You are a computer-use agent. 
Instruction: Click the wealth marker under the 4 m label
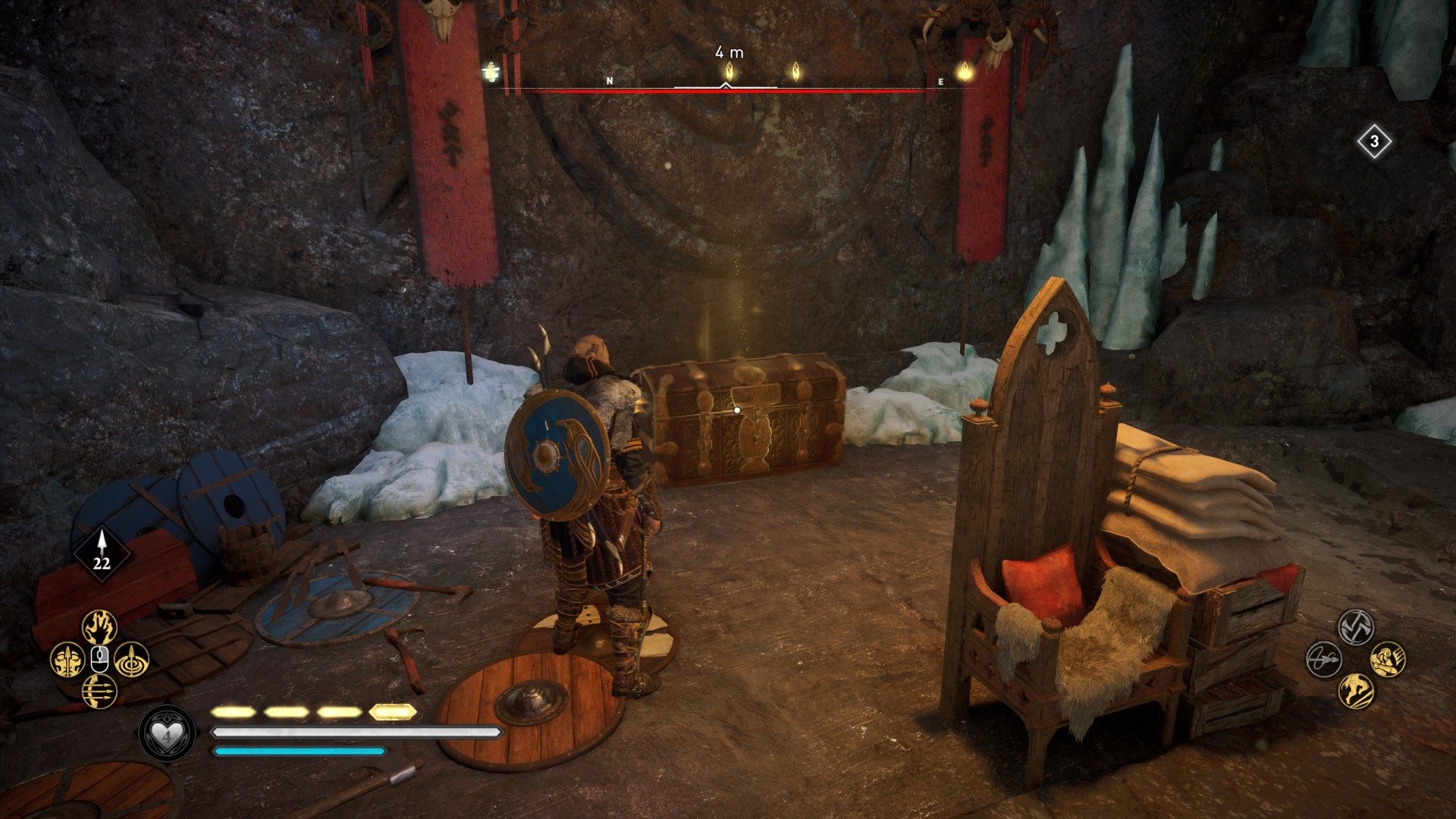tap(729, 72)
